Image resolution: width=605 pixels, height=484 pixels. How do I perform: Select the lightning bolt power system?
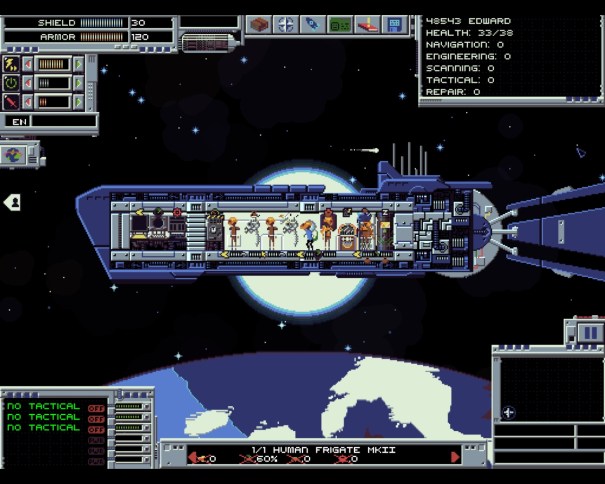point(12,64)
